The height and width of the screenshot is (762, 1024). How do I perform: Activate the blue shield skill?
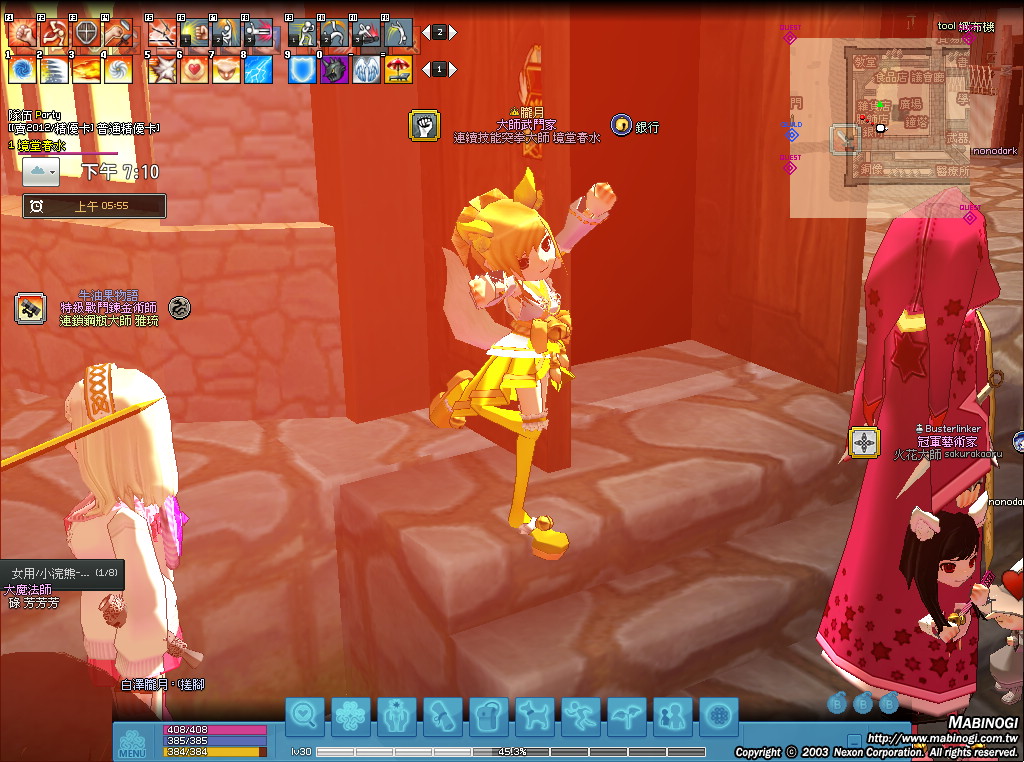click(x=302, y=70)
